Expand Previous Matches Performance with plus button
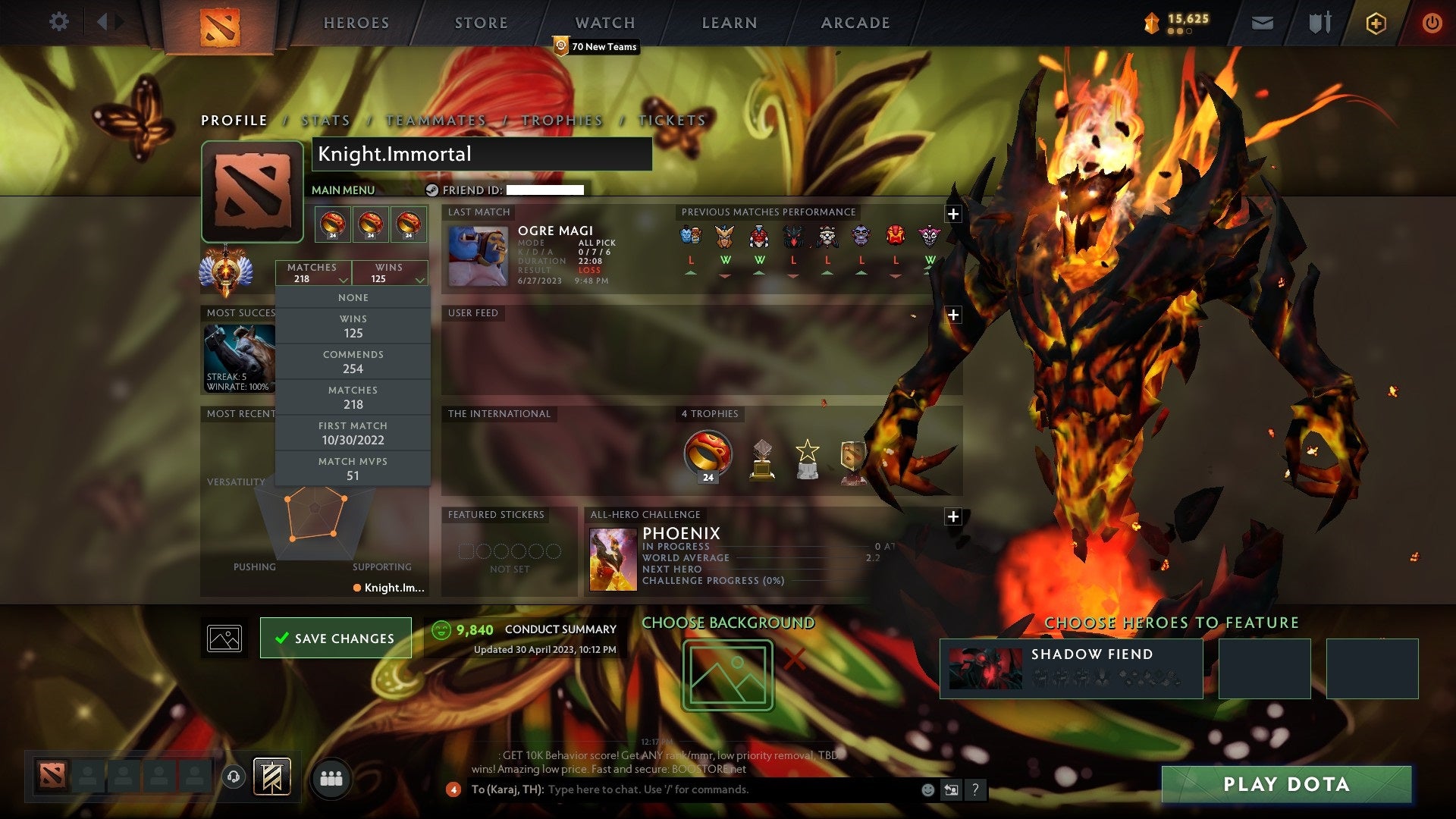 click(x=953, y=215)
